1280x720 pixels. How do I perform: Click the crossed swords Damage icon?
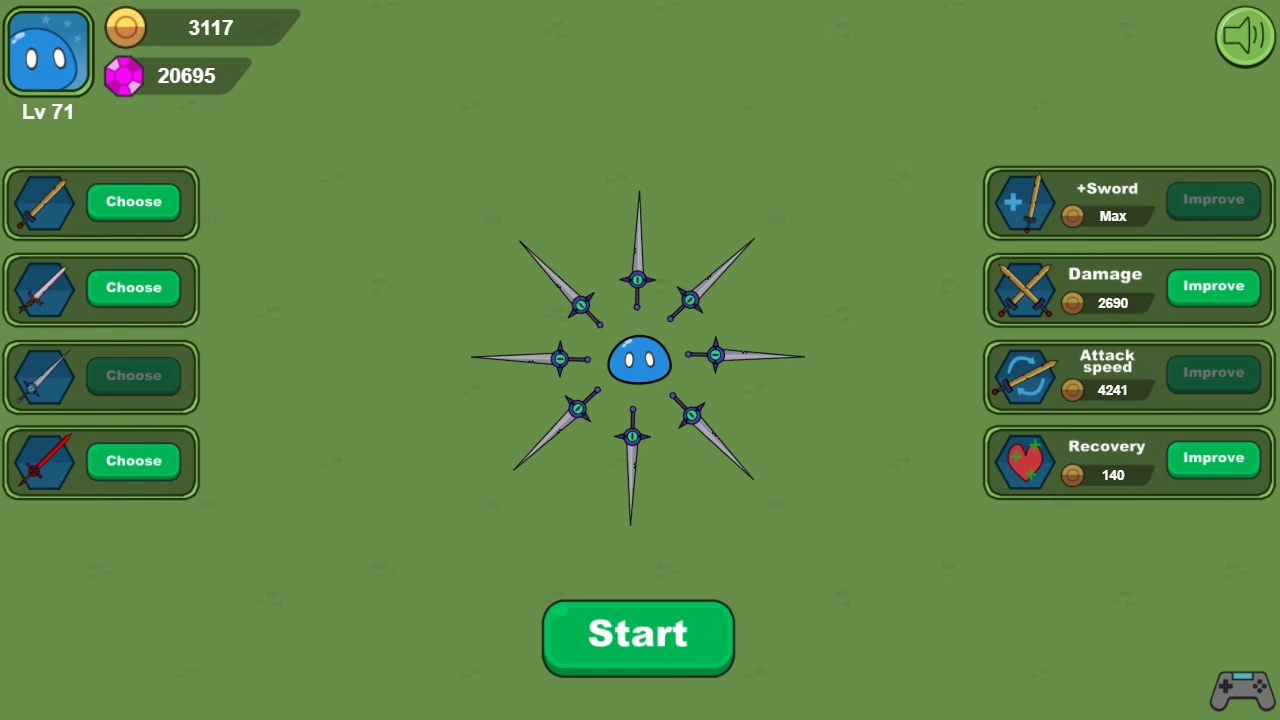click(x=1024, y=289)
